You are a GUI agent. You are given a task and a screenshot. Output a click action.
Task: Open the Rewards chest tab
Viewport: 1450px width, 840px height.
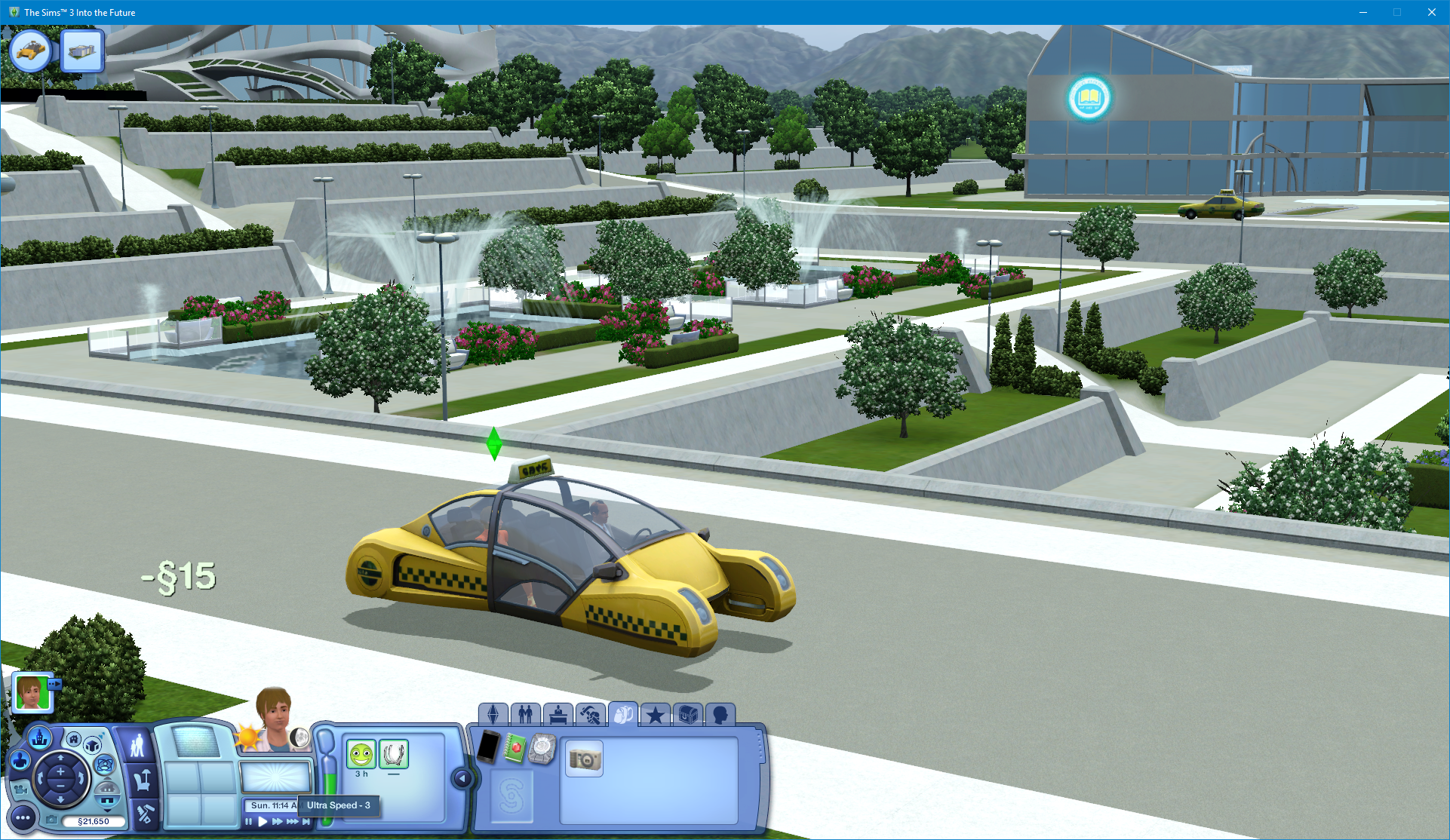687,715
